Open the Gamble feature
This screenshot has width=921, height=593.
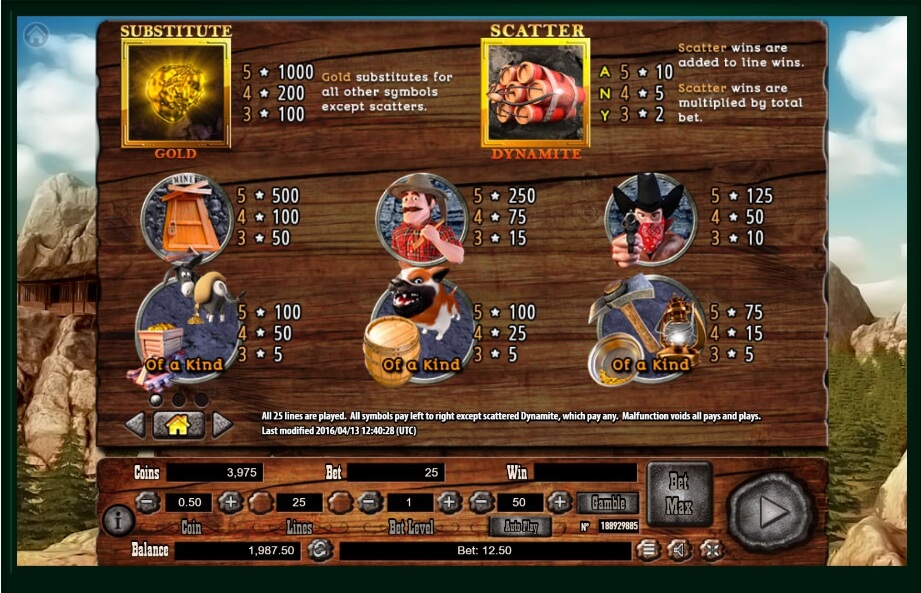(x=607, y=502)
